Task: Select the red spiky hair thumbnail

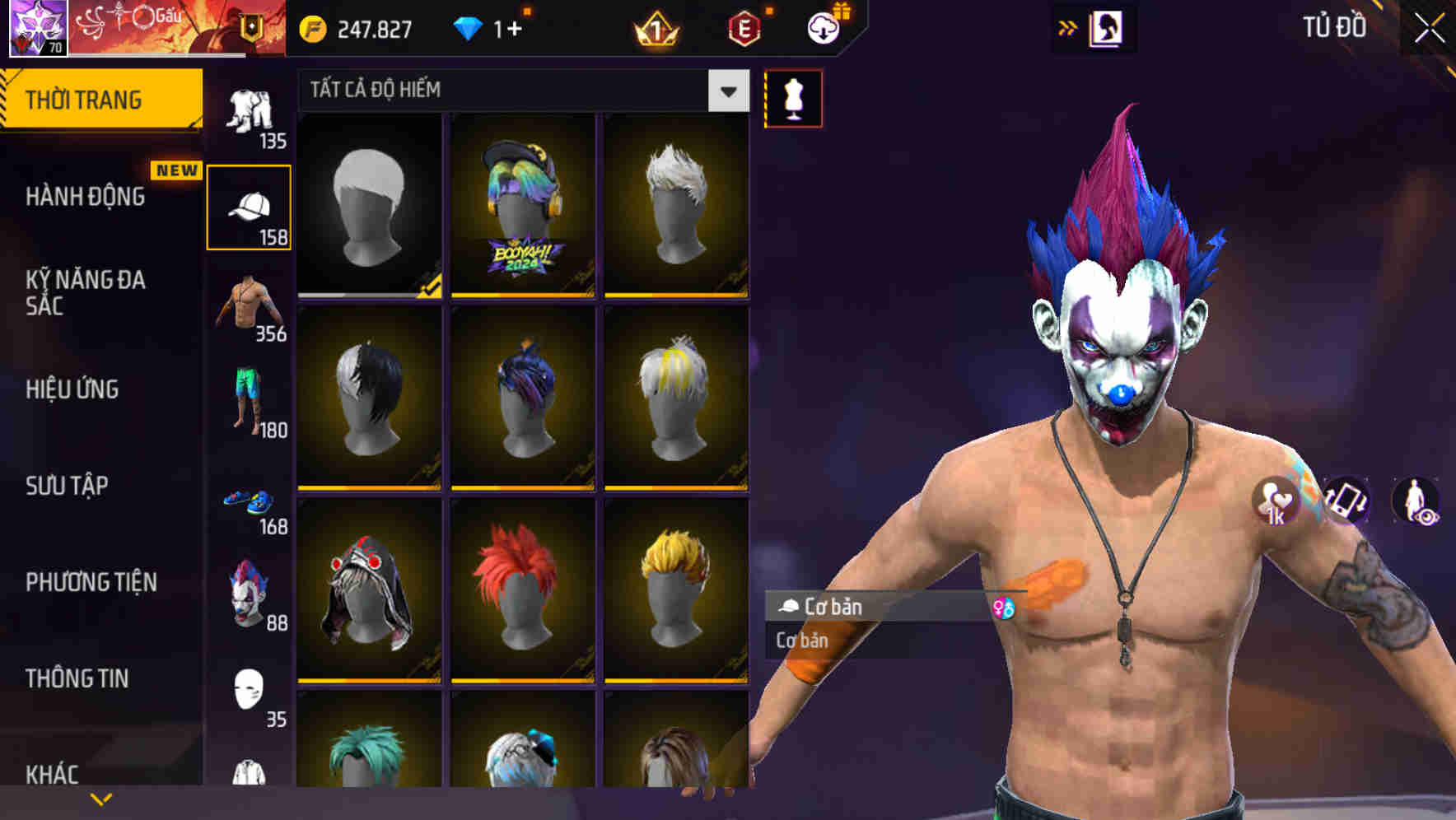Action: tap(524, 591)
